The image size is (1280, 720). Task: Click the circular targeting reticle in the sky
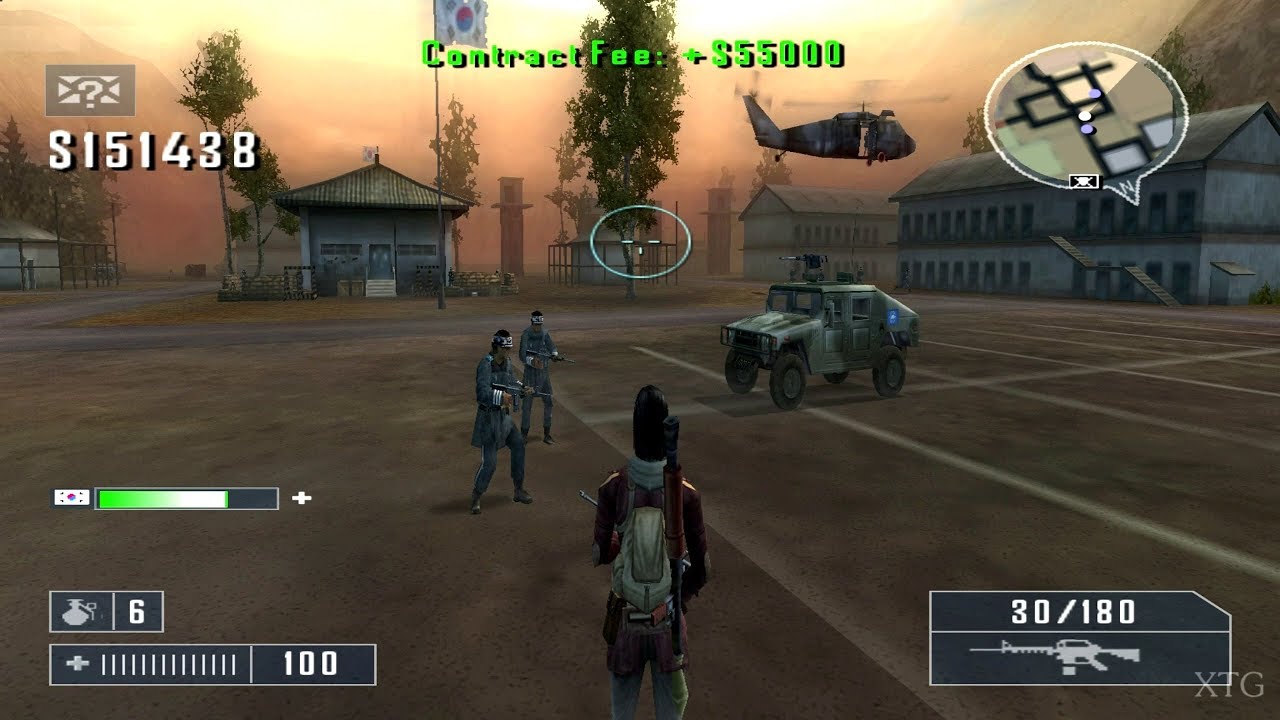tap(641, 240)
